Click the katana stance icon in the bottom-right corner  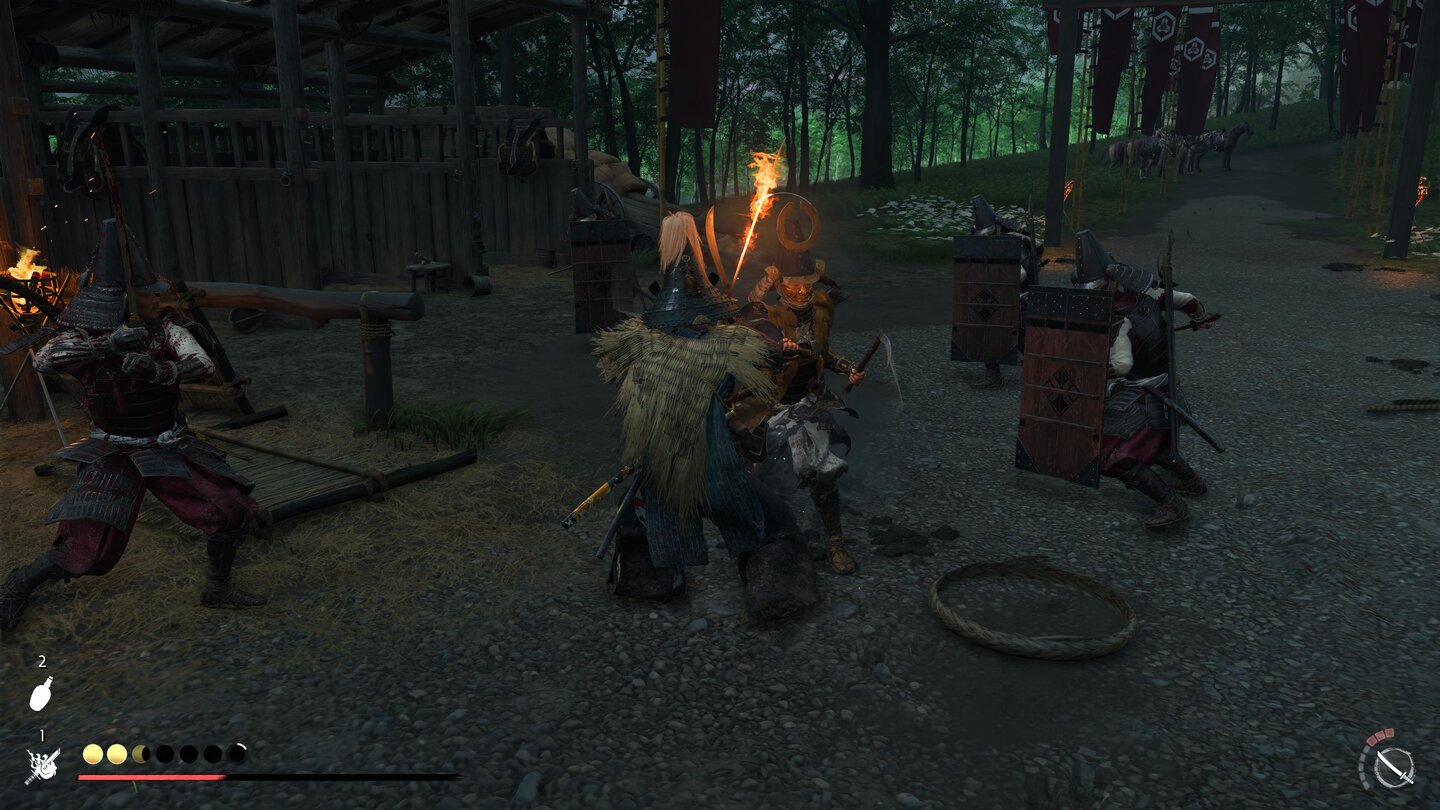(1394, 768)
